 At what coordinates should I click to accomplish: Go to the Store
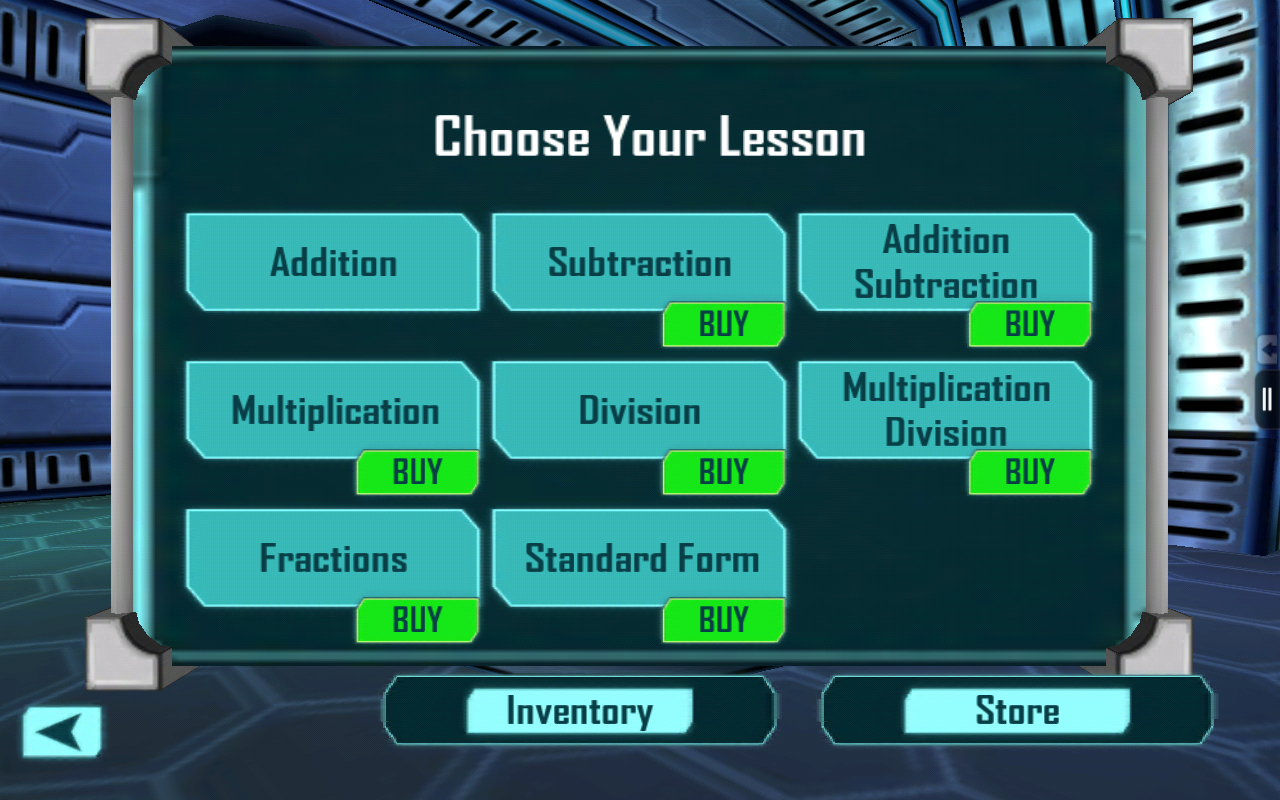pos(1017,711)
